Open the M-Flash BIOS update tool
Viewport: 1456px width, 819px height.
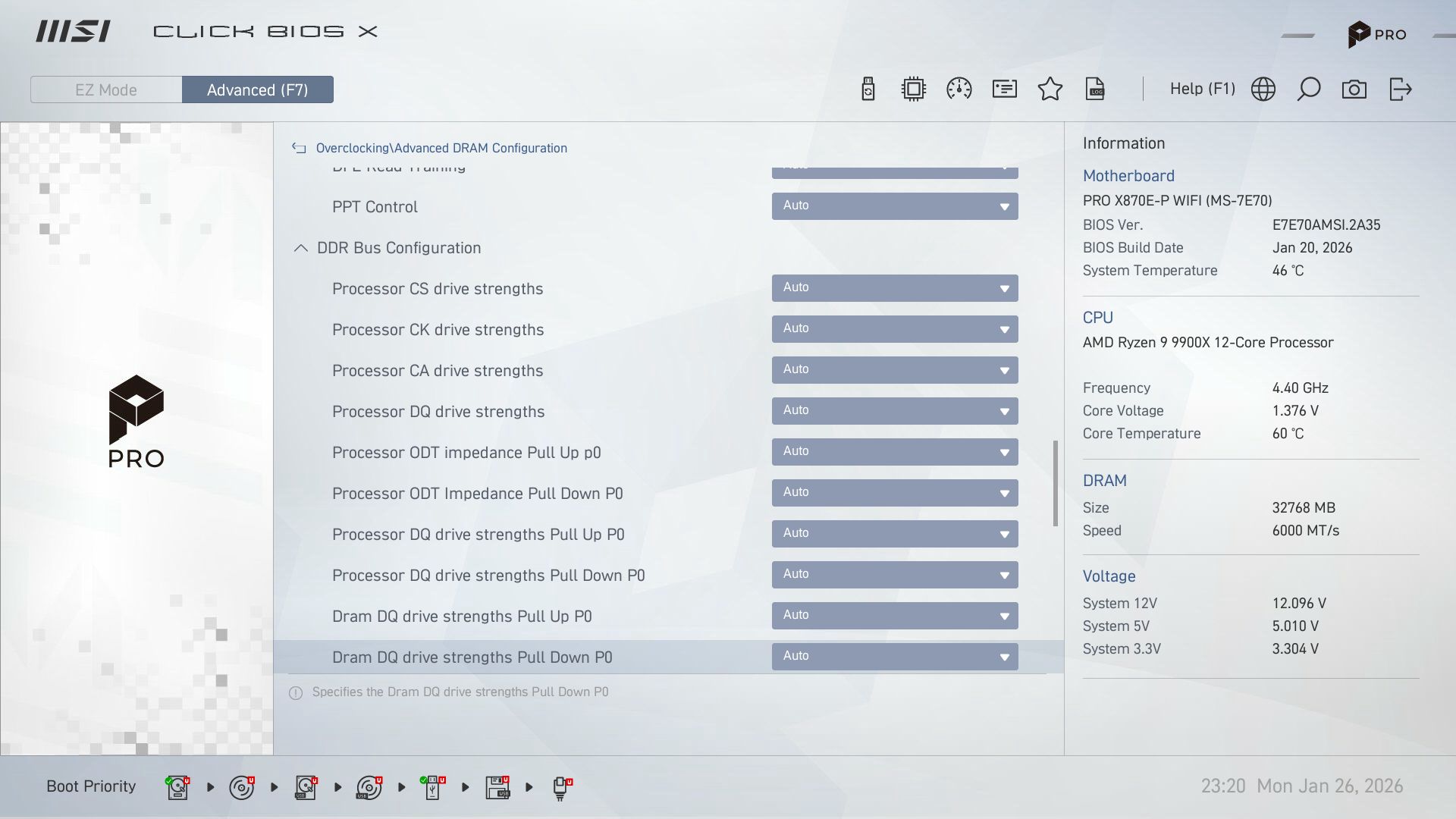(x=868, y=89)
